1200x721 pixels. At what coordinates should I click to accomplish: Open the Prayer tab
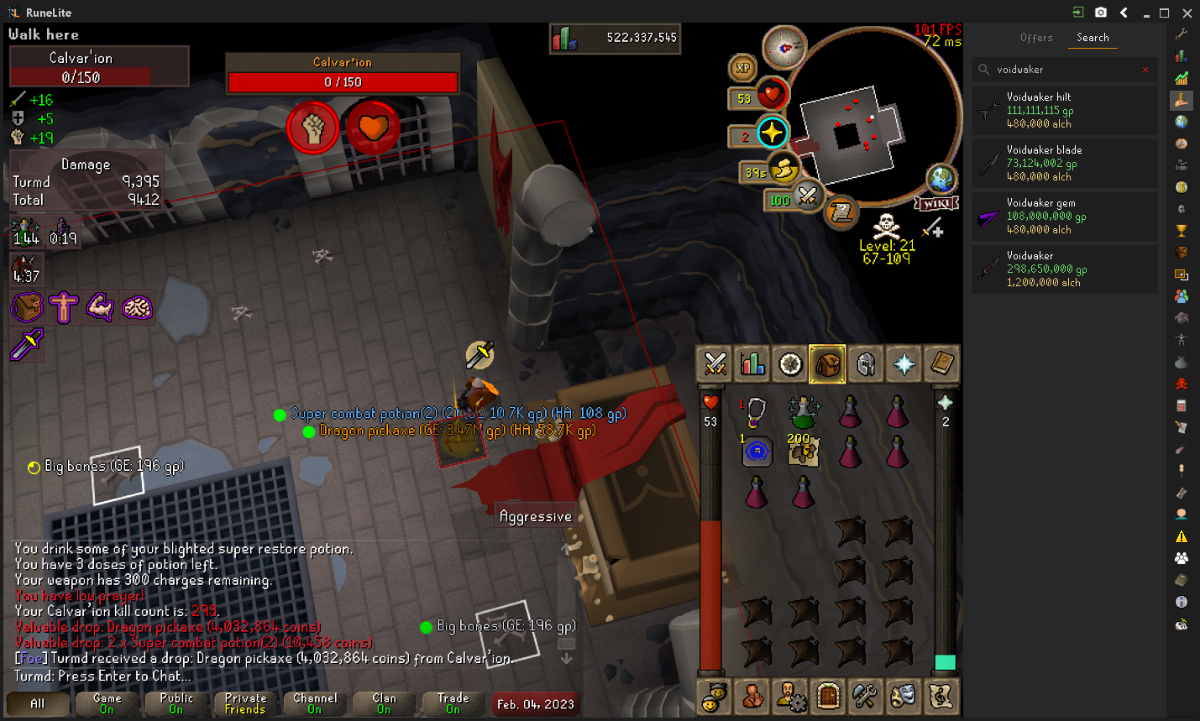904,364
